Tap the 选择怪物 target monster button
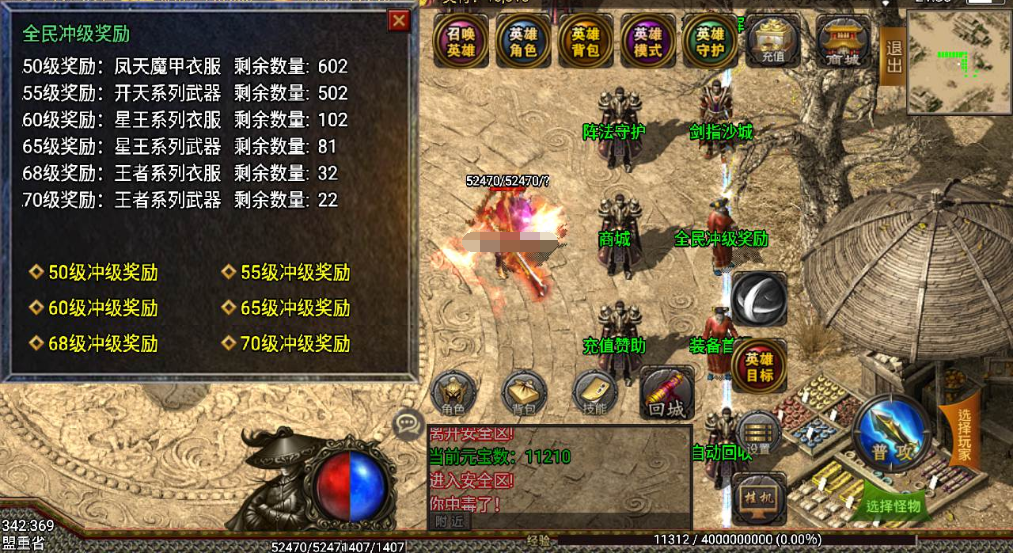Viewport: 1013px width, 554px height. pos(894,507)
